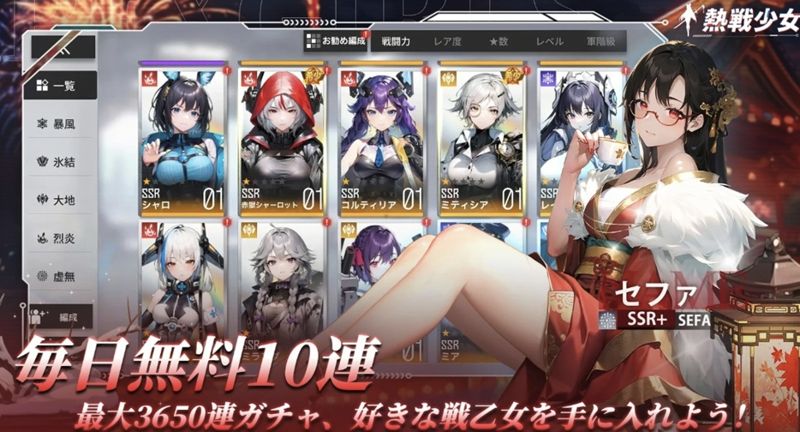Viewport: 800px width, 432px height.
Task: Choose the 虚無 element filter
Action: click(62, 276)
